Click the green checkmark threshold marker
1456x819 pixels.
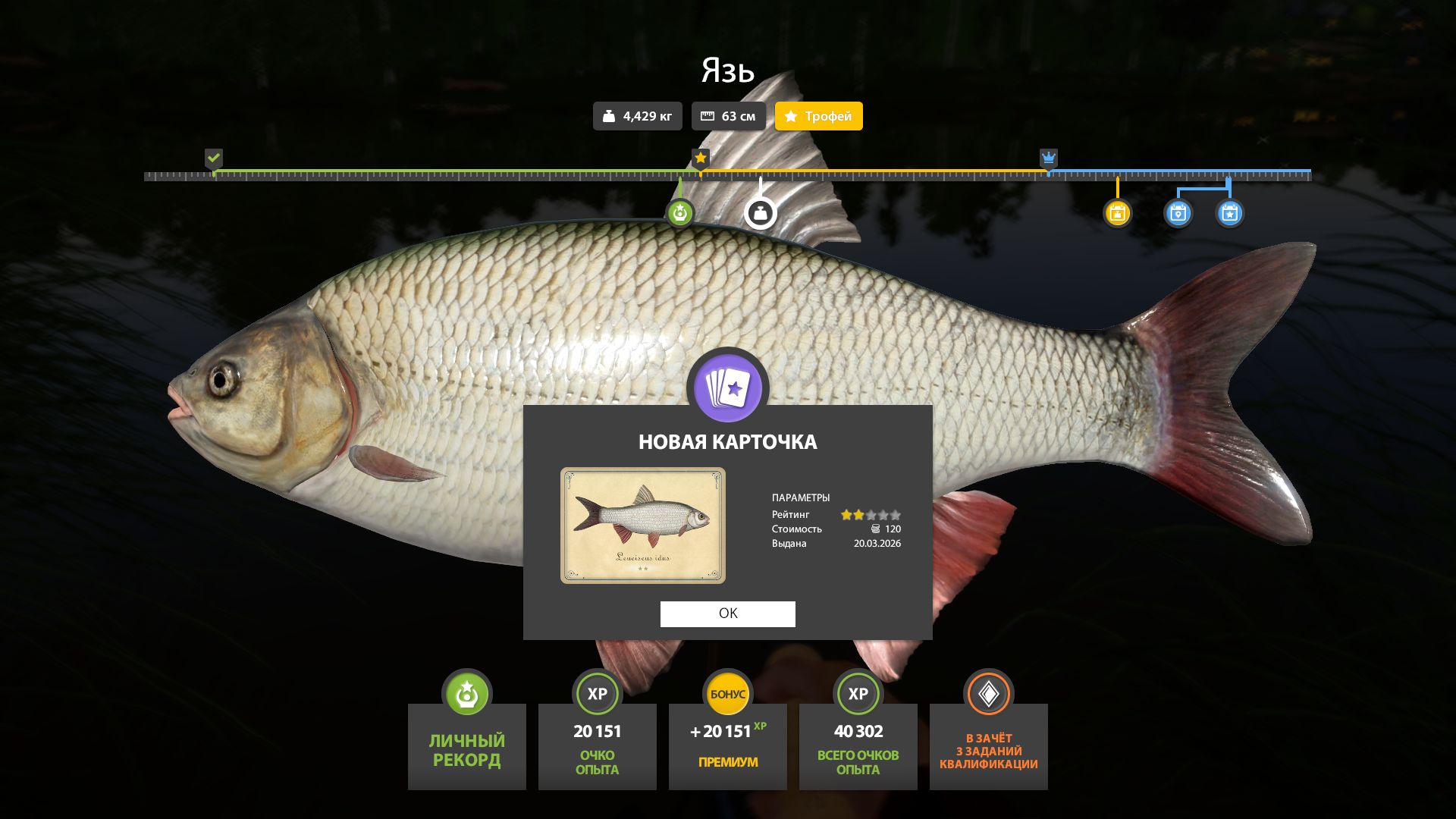(214, 158)
